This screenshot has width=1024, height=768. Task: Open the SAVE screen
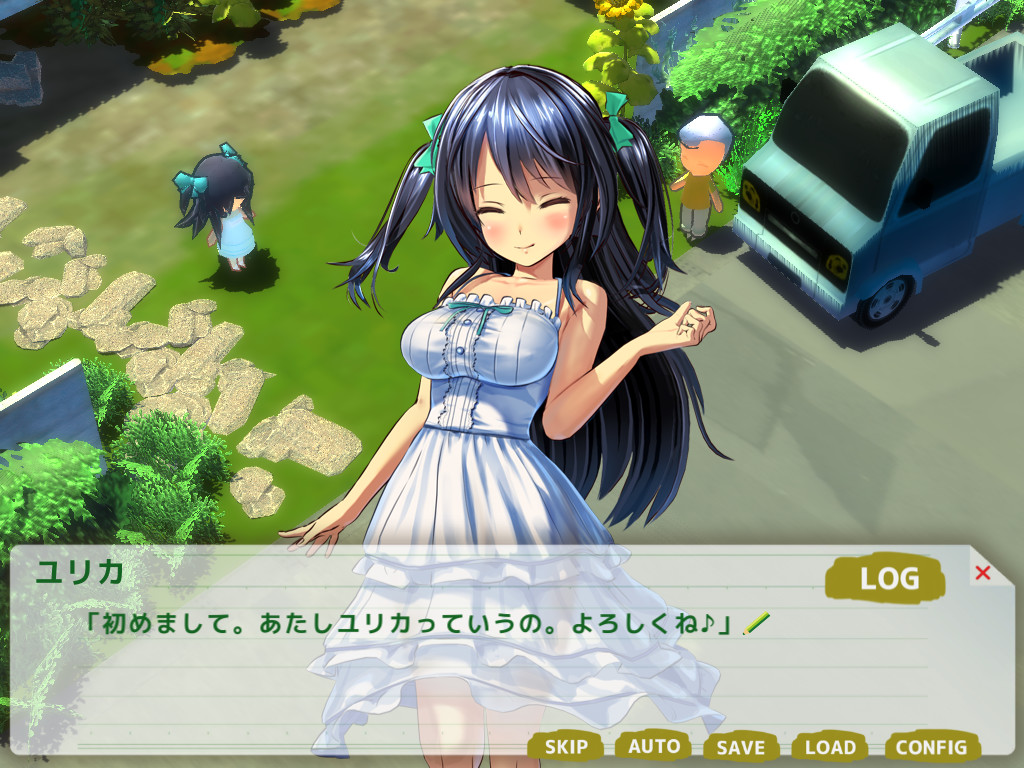tap(741, 747)
